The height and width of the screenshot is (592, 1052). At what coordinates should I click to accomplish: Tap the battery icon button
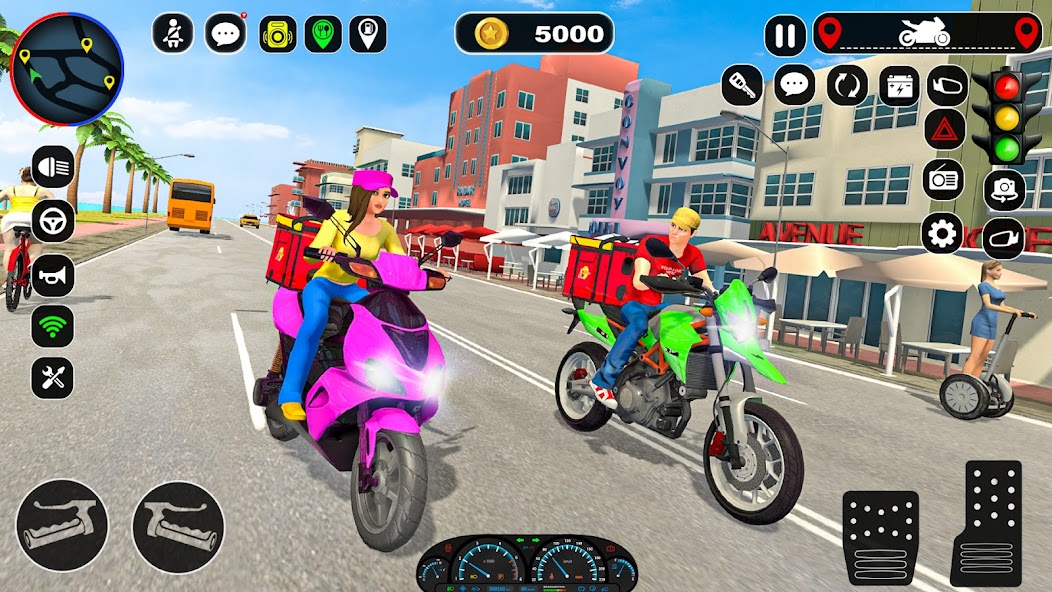tap(899, 85)
